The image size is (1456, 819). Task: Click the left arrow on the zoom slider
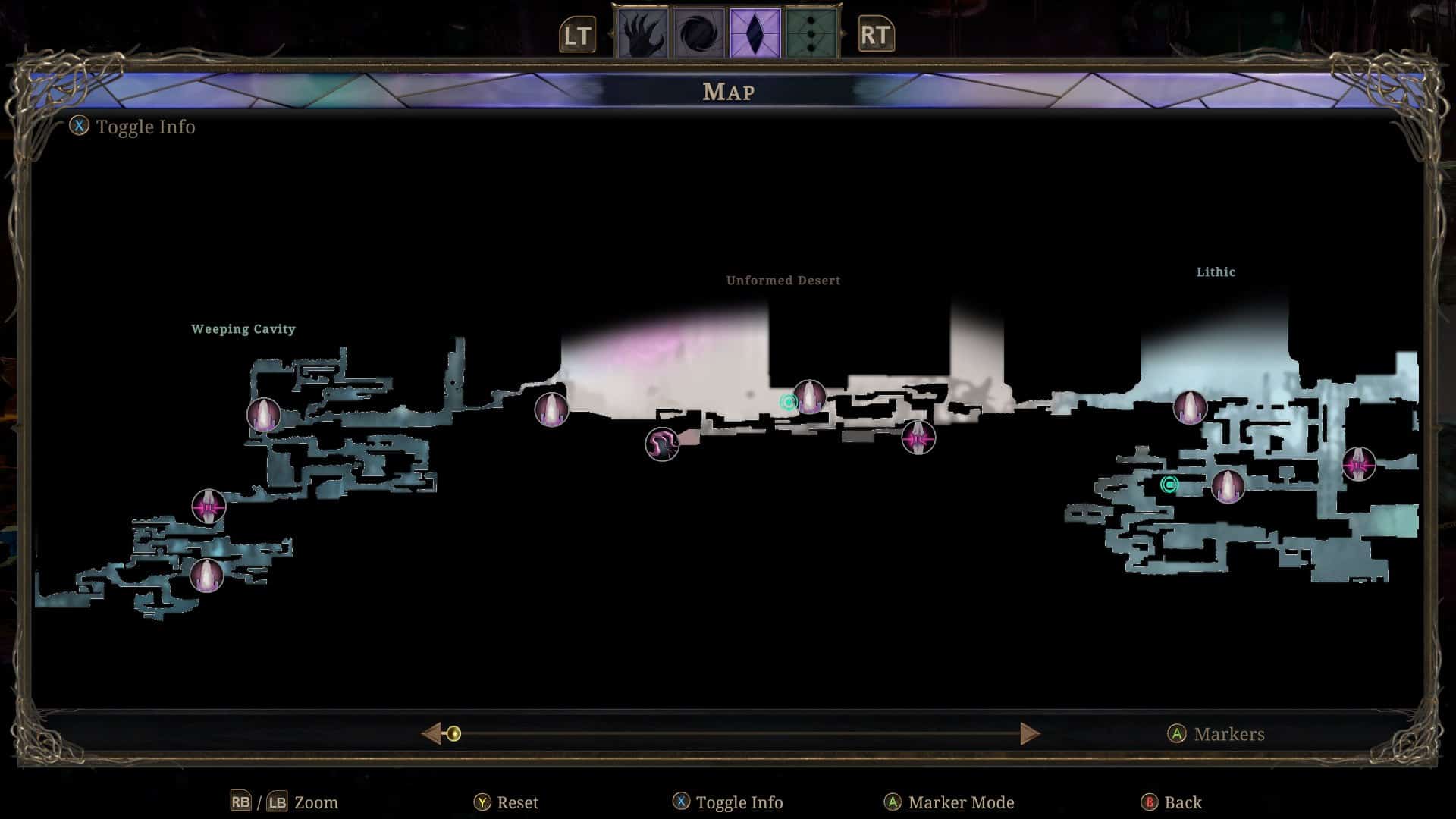click(x=431, y=733)
